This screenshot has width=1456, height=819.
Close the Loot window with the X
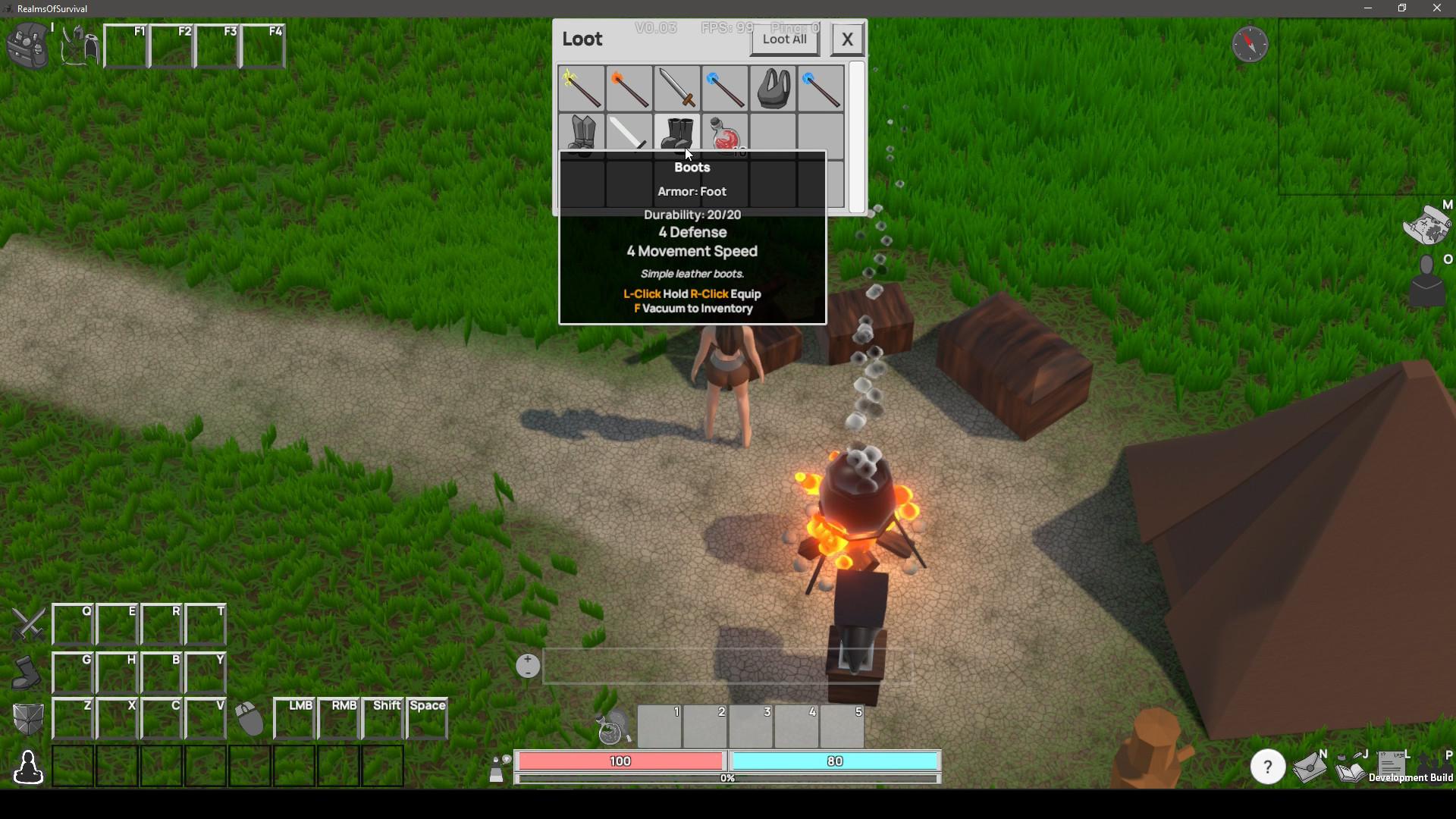point(846,39)
